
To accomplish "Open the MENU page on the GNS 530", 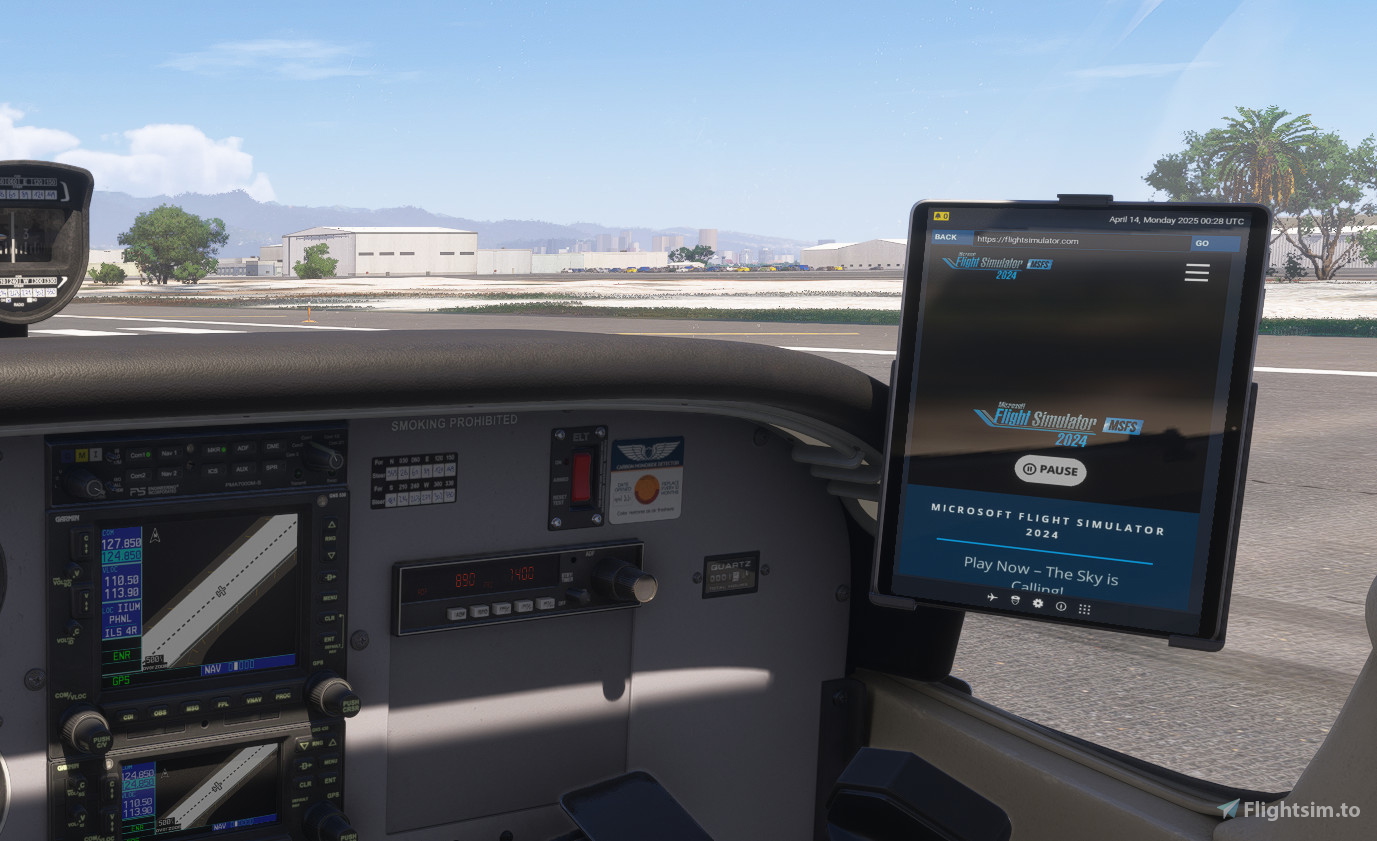I will coord(330,598).
